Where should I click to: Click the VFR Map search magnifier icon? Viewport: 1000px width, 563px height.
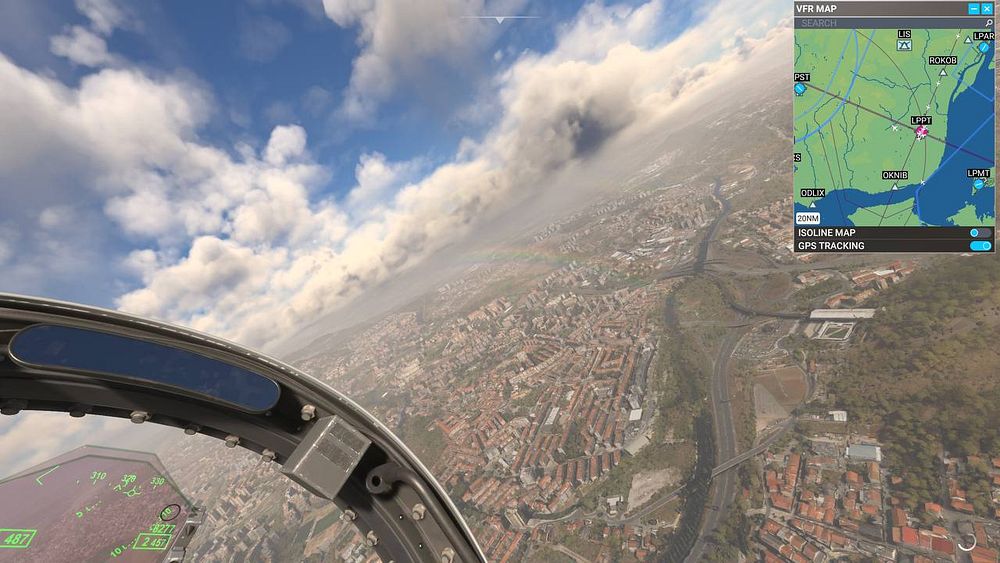click(x=988, y=22)
